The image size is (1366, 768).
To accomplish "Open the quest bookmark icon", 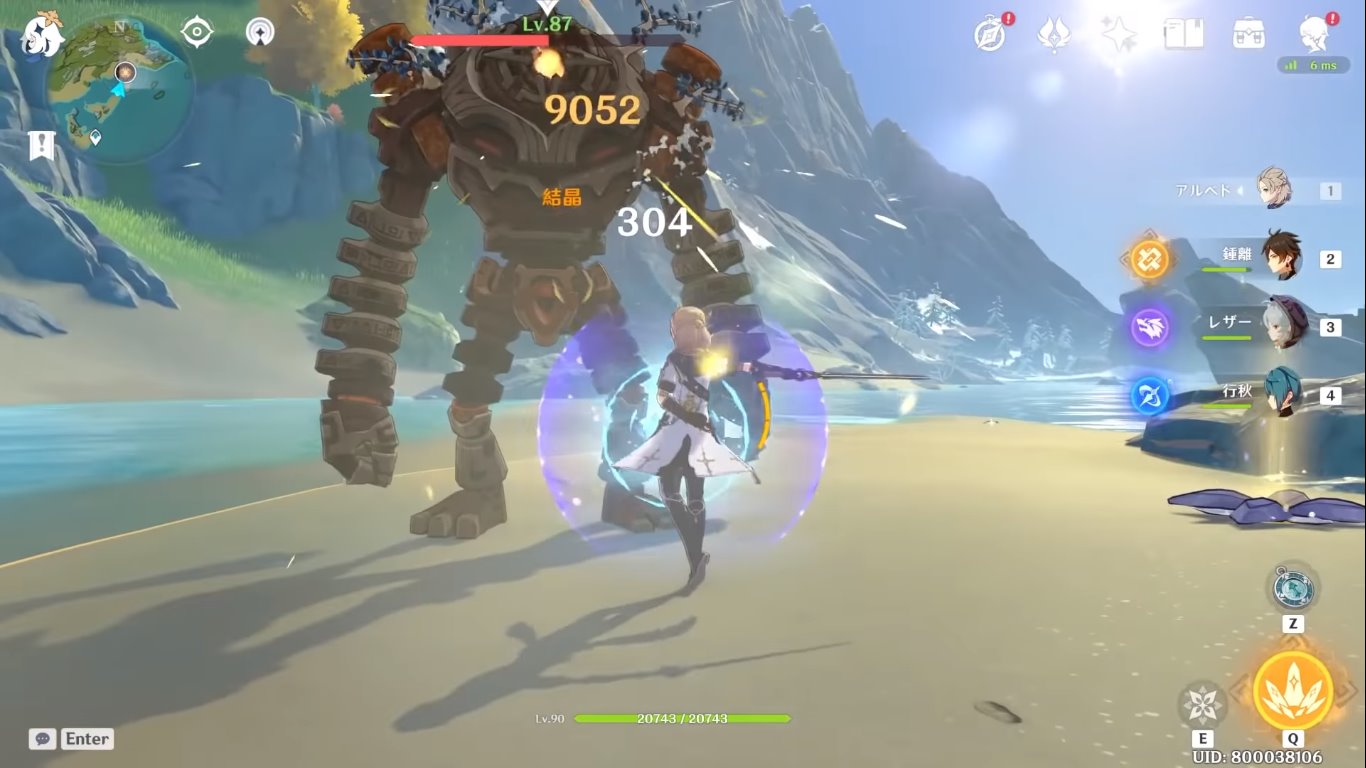I will (41, 146).
